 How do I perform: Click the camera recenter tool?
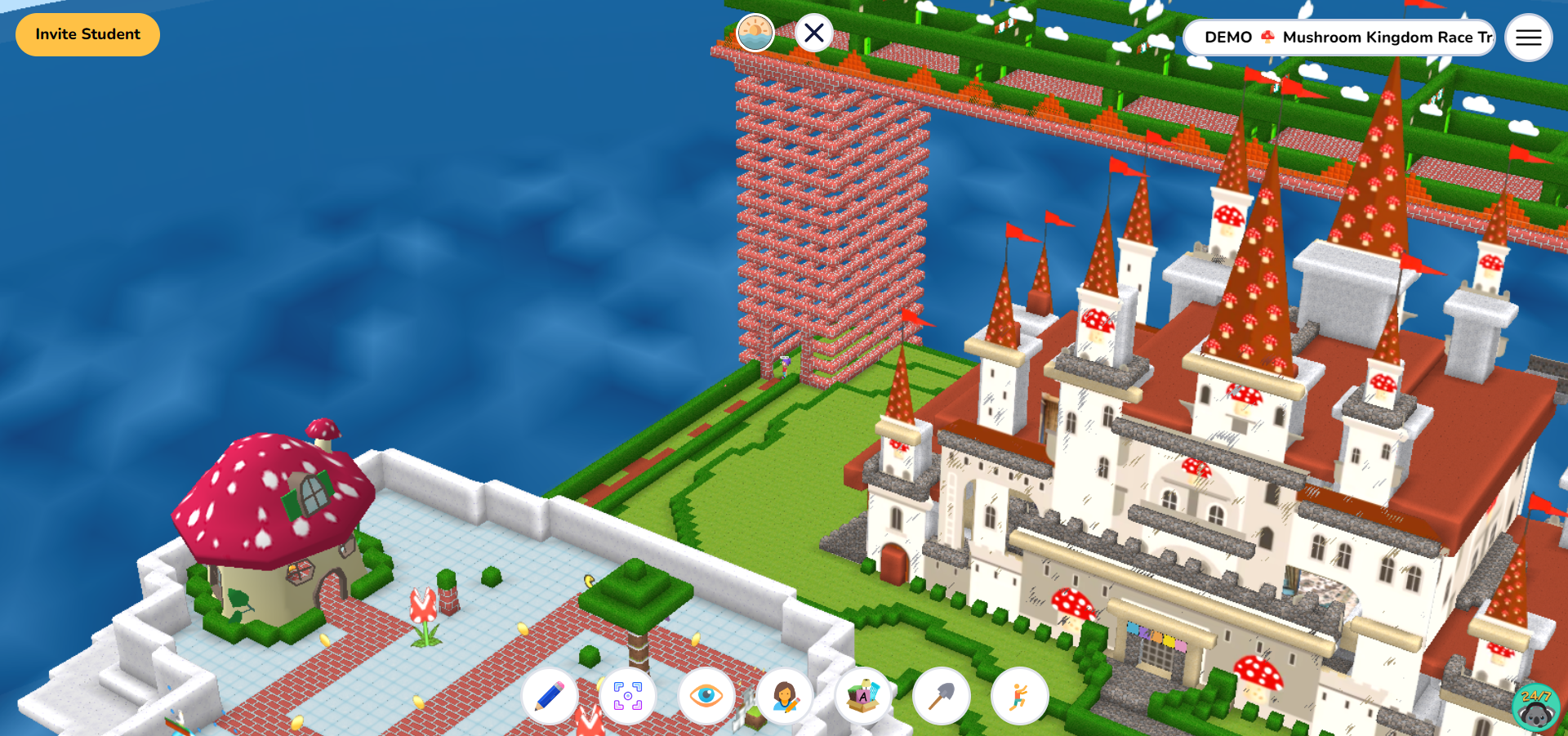pyautogui.click(x=627, y=695)
